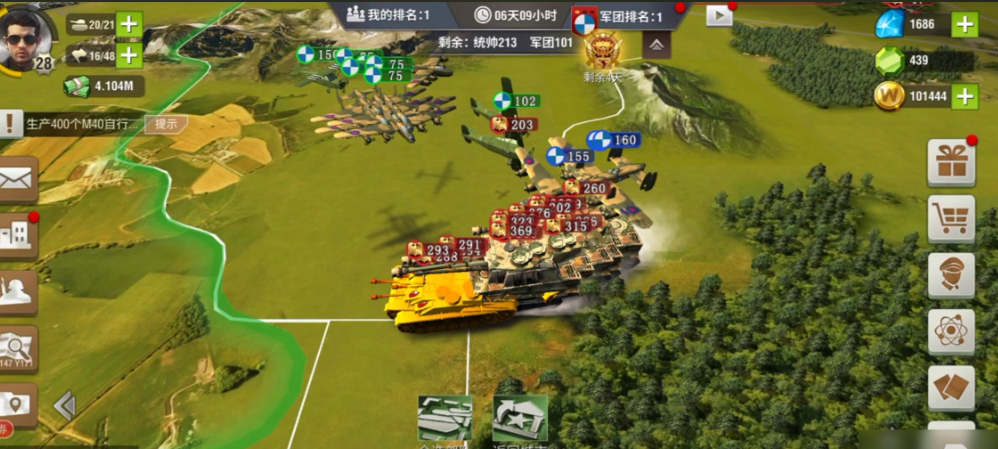Open the mail envelope inbox

coord(18,181)
